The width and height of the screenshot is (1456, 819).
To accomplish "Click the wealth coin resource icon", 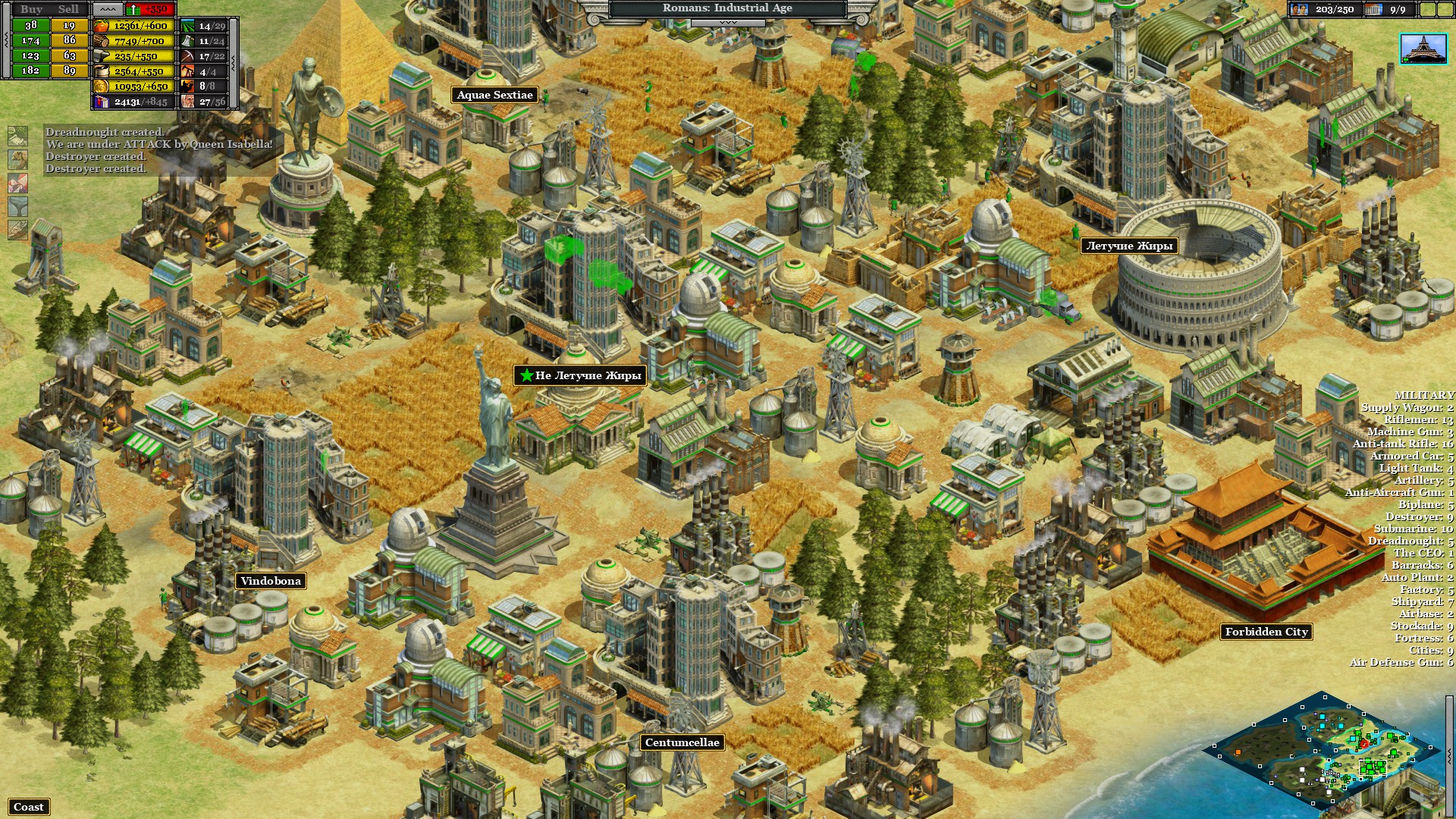I will pos(101,86).
